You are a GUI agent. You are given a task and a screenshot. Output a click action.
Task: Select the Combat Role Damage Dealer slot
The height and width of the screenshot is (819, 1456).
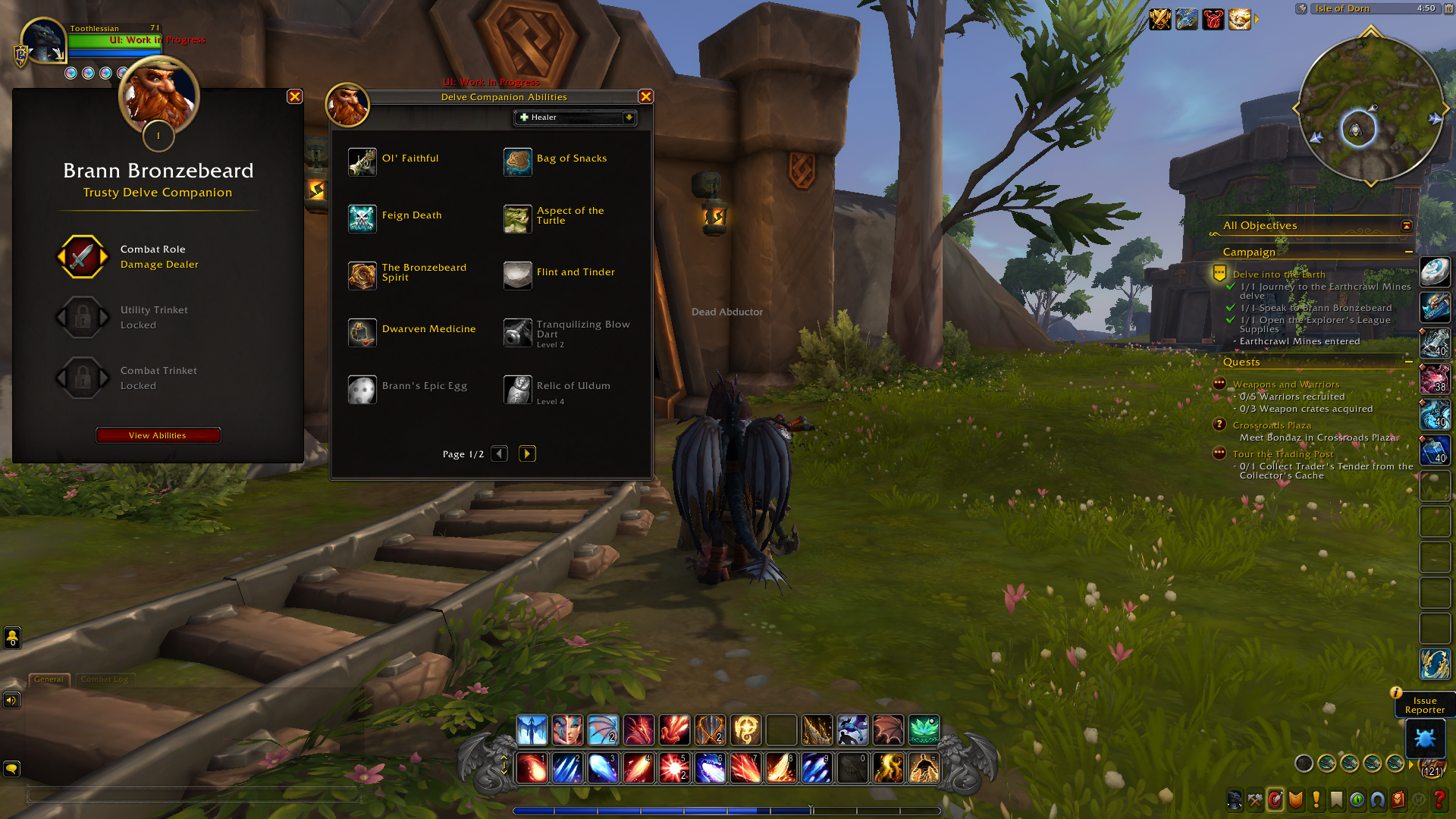click(x=83, y=257)
